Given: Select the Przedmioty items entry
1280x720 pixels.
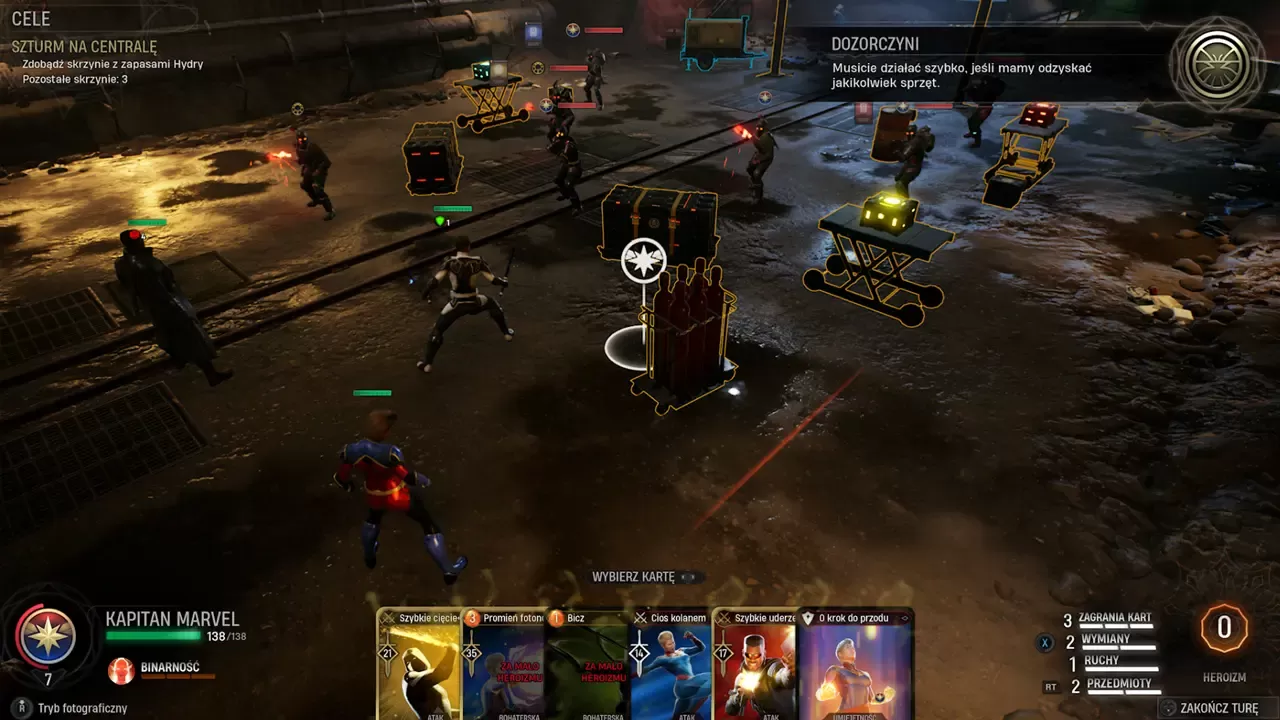Looking at the screenshot, I should [1117, 685].
